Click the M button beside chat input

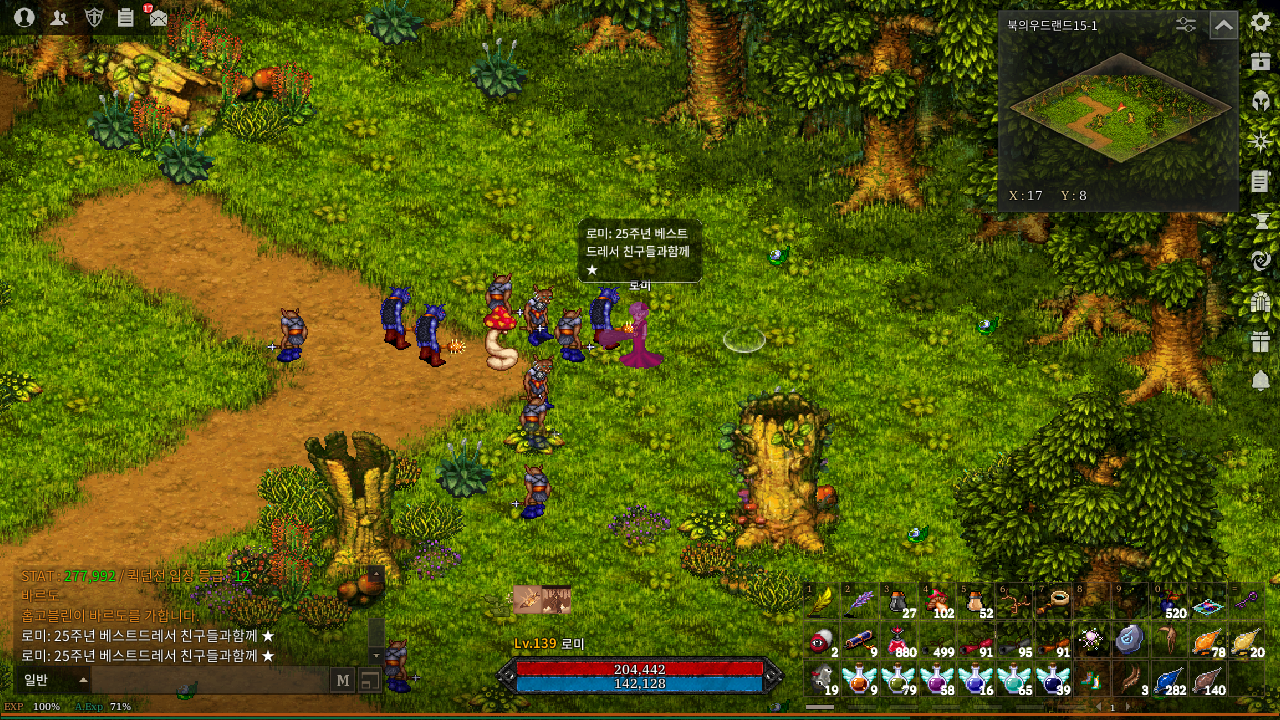(343, 680)
